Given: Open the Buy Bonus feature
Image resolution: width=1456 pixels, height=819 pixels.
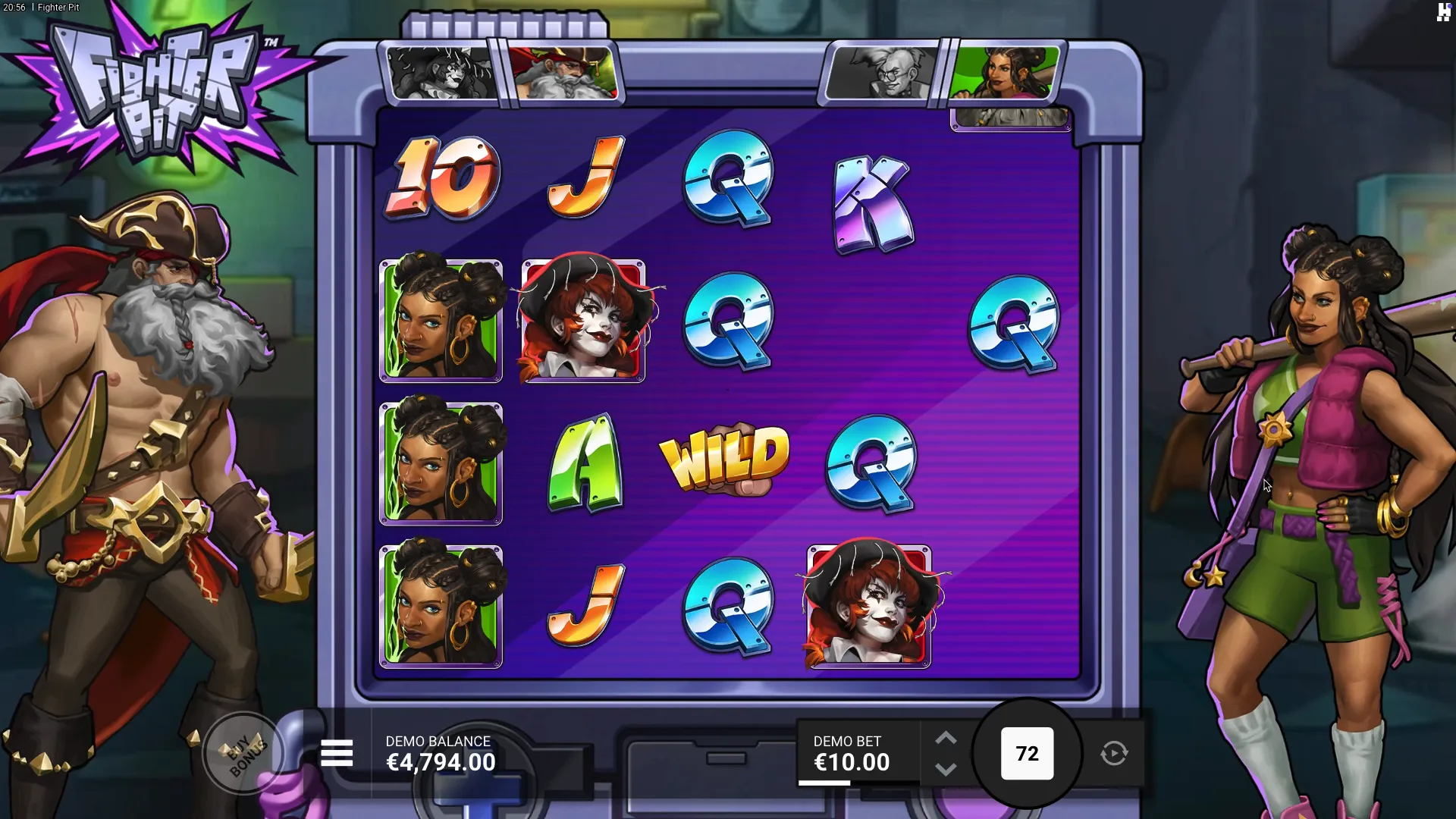Looking at the screenshot, I should point(244,753).
